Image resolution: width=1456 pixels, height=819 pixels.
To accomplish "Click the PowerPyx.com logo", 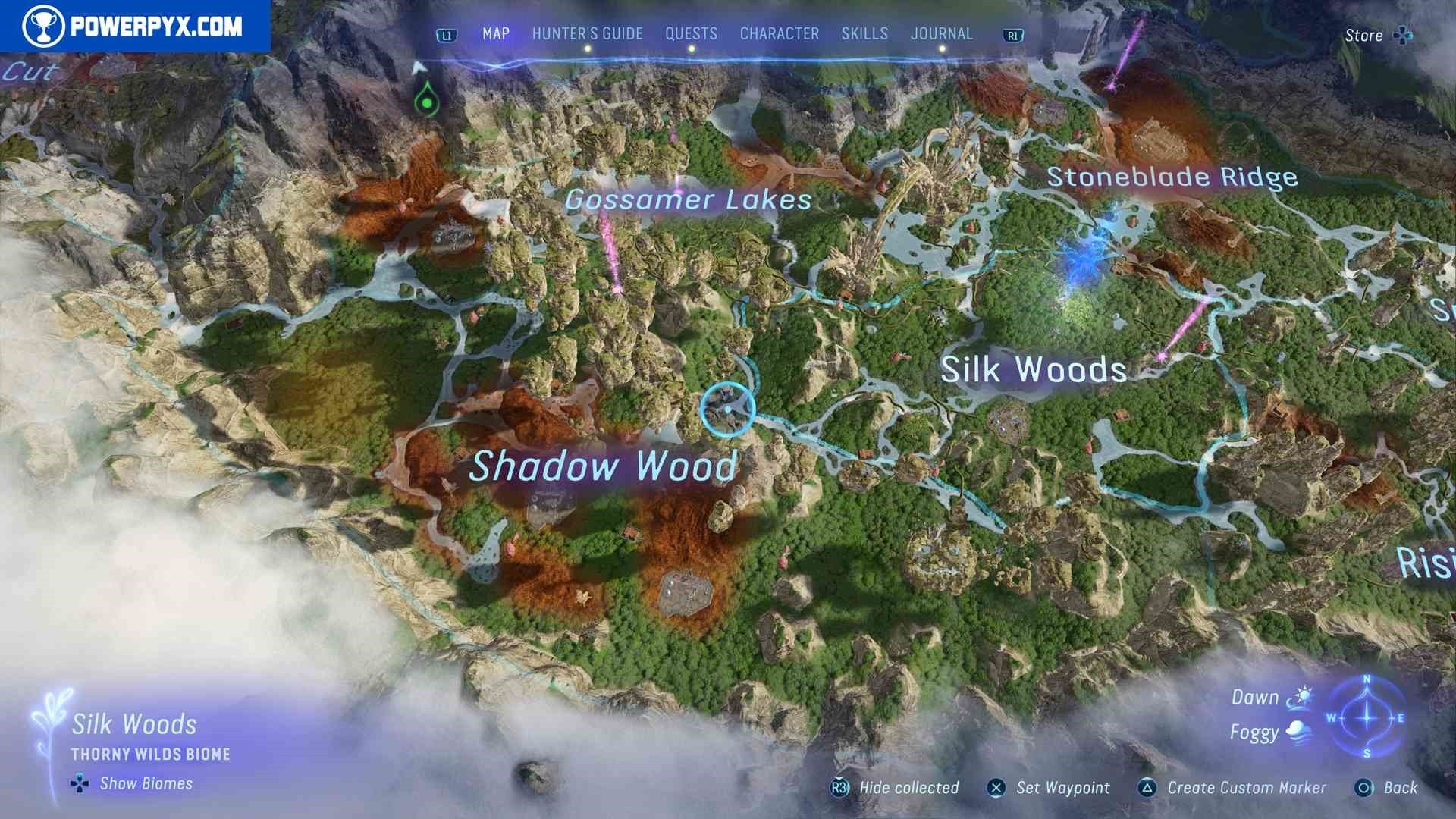I will click(x=134, y=27).
